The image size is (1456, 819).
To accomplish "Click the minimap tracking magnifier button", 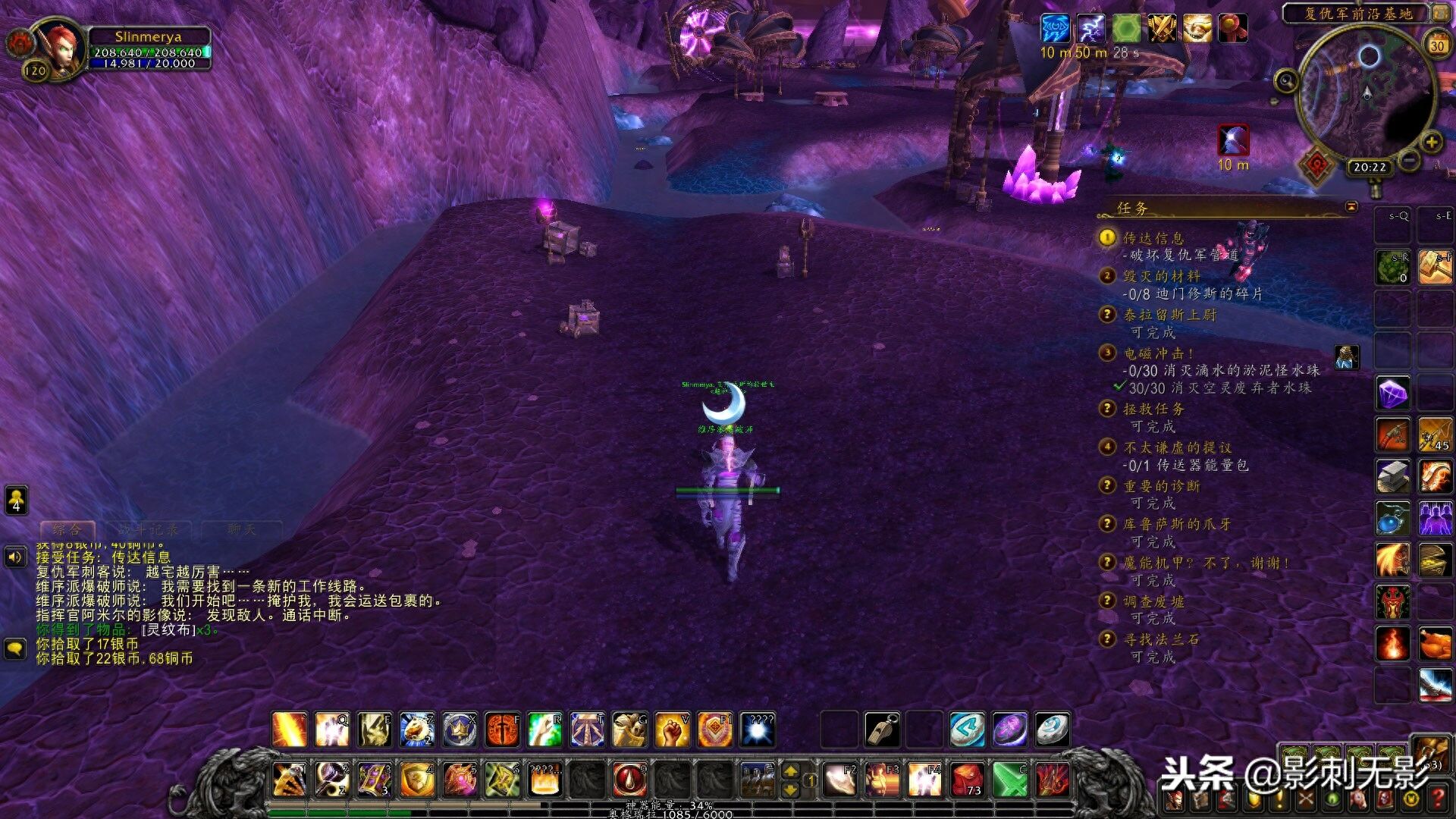I will (1285, 80).
